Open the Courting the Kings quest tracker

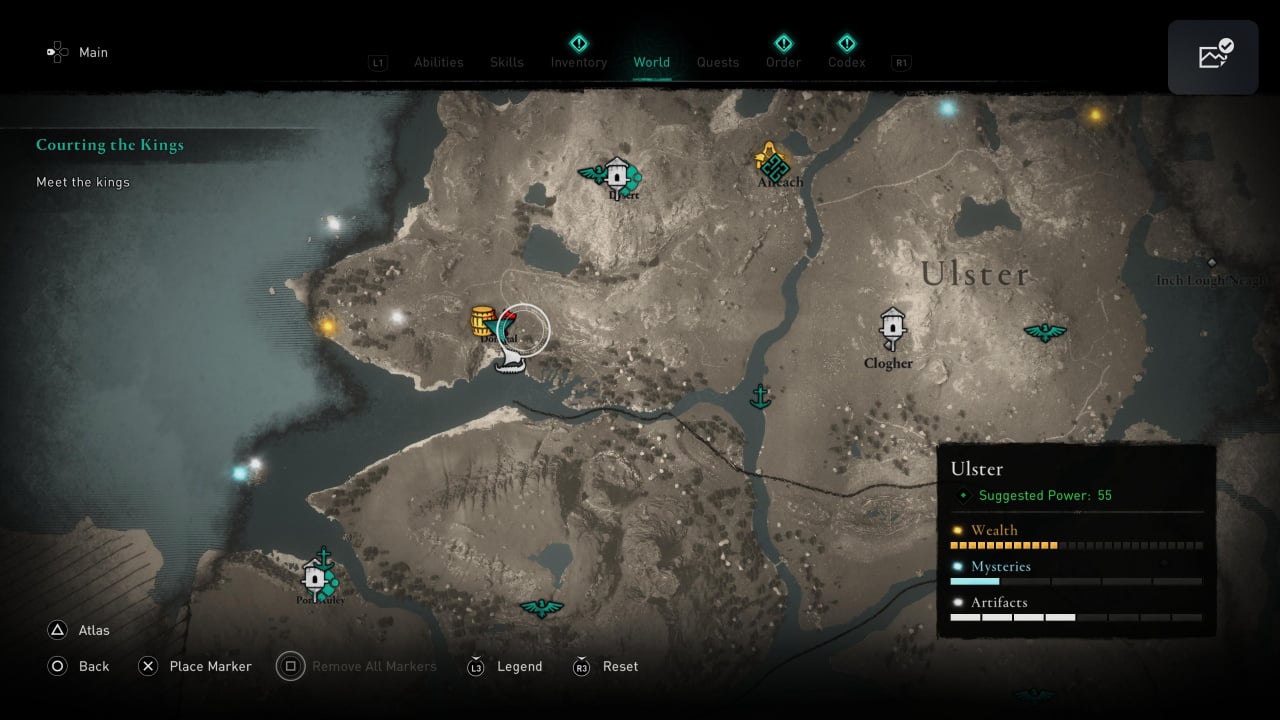coord(110,145)
